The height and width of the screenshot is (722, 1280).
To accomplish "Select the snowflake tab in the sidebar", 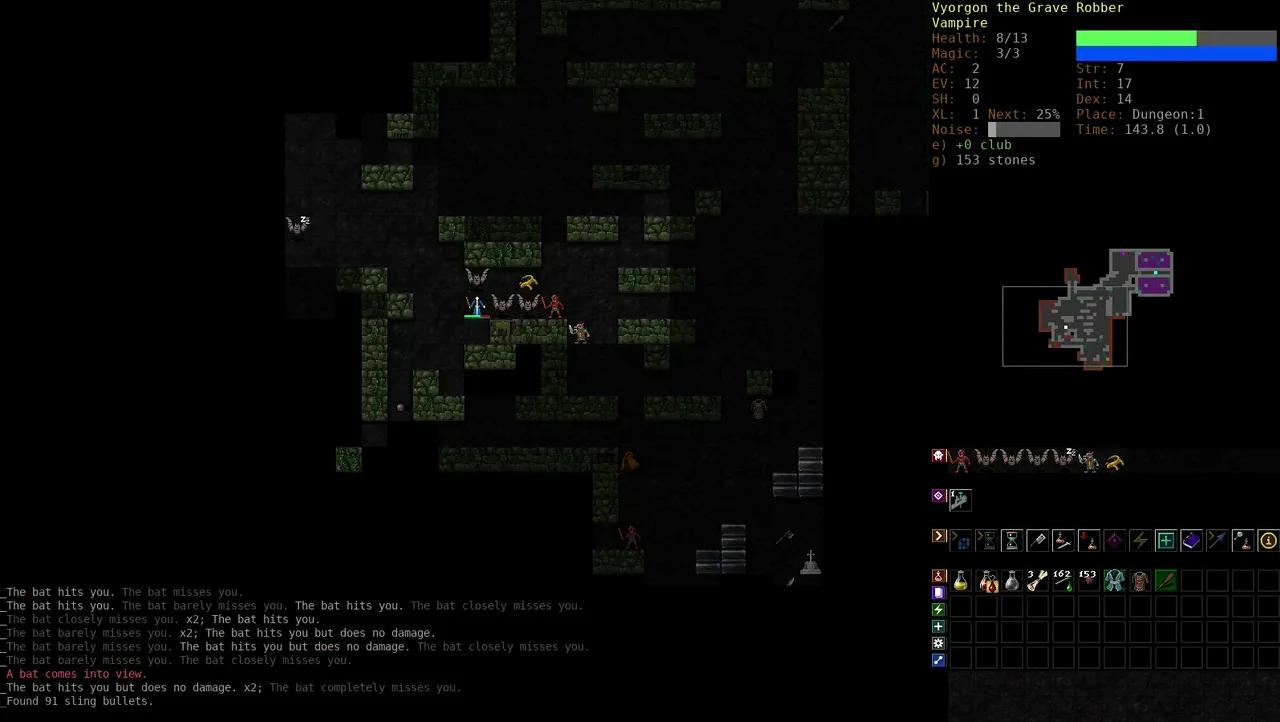I will (938, 642).
